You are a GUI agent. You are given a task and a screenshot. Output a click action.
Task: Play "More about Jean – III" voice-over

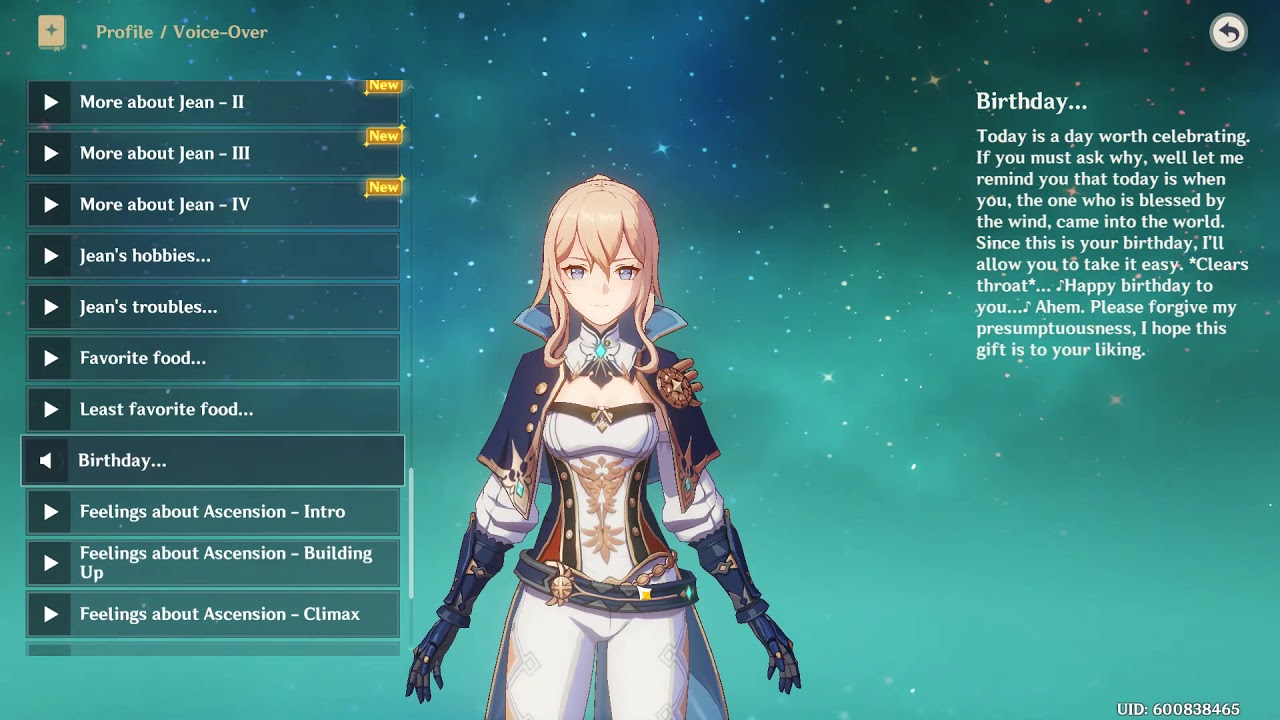click(213, 153)
